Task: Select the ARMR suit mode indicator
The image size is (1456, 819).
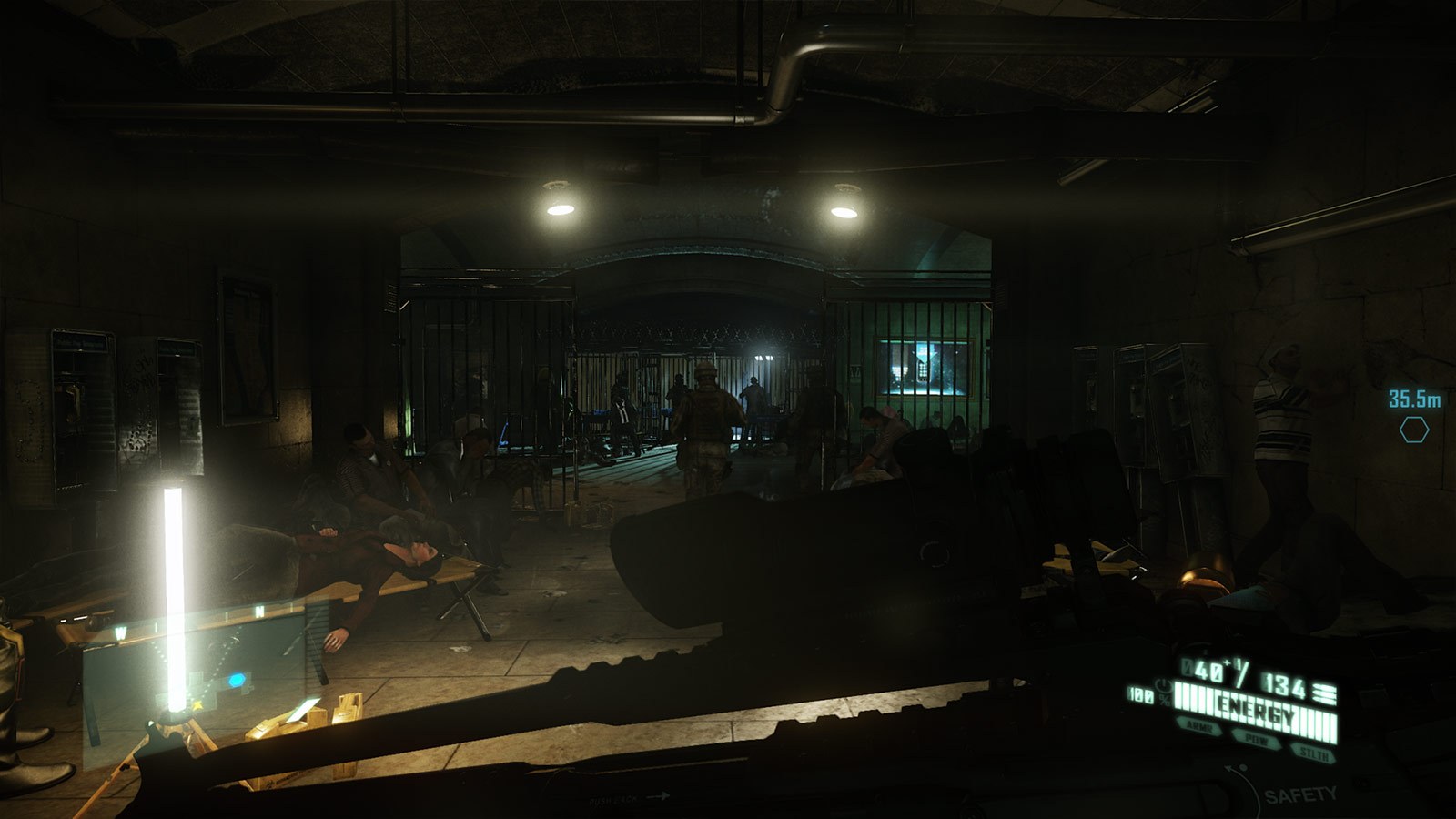Action: click(1199, 726)
